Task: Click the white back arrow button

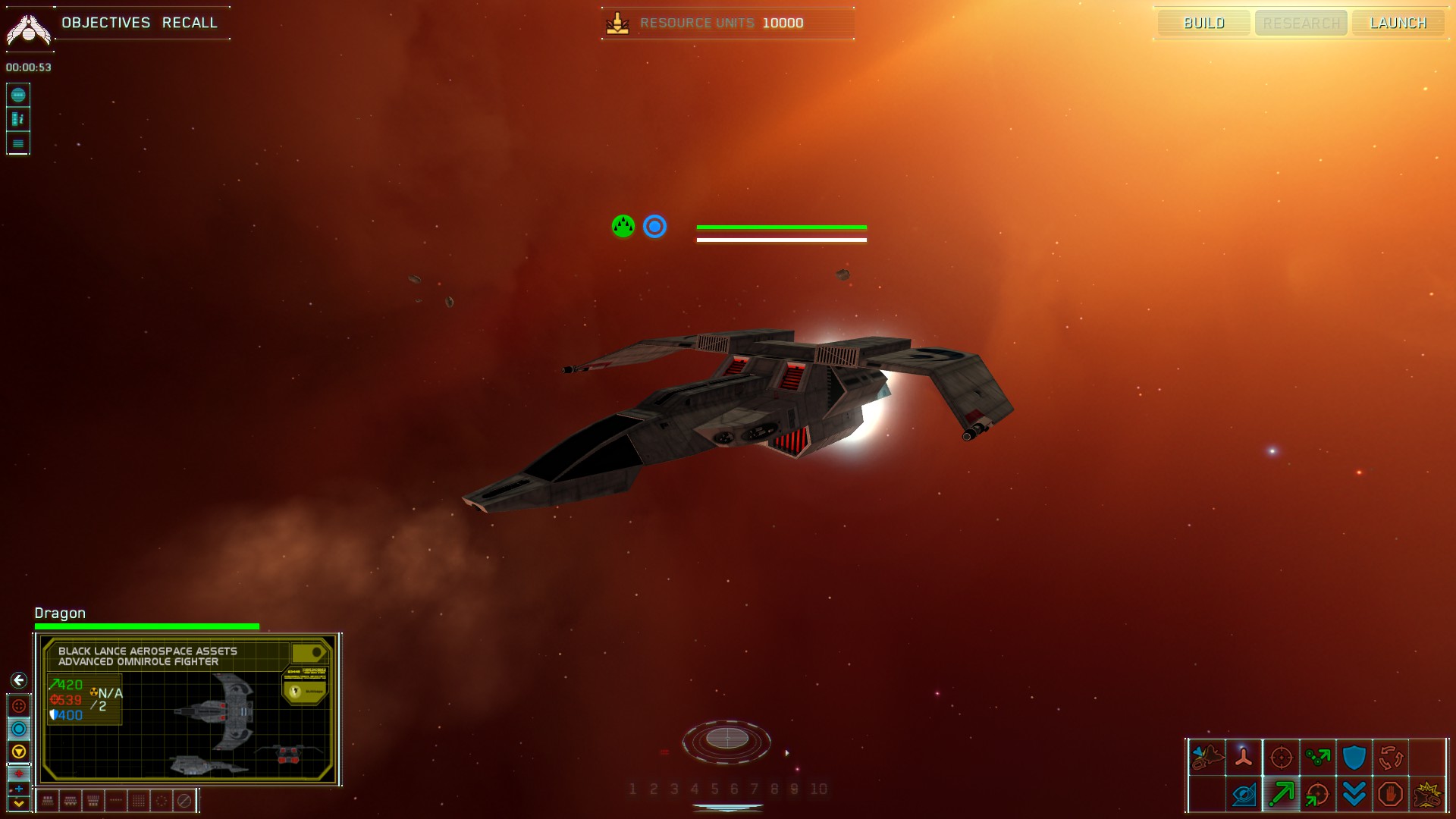Action: coord(19,680)
